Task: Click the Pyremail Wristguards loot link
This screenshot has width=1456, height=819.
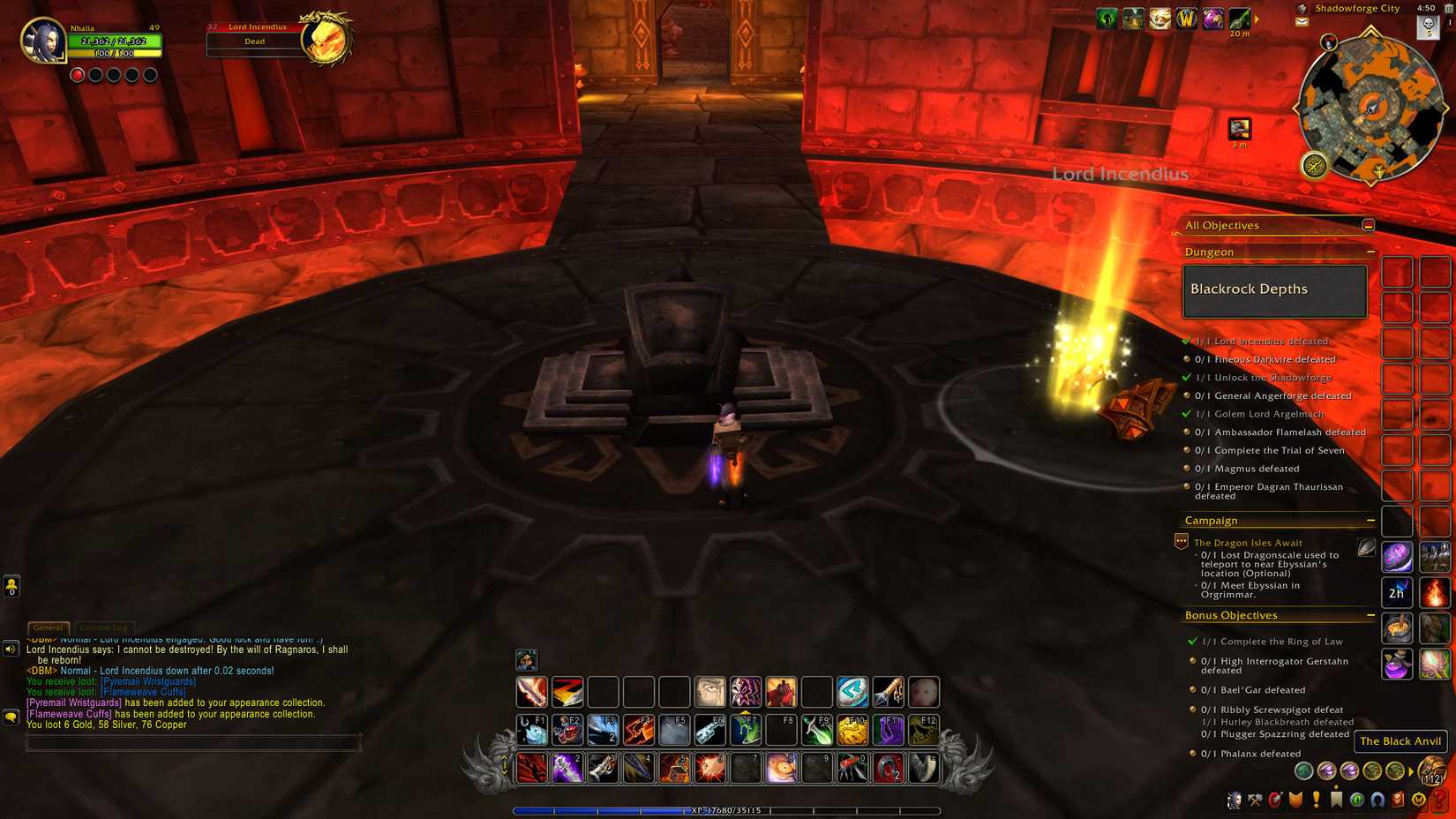Action: pyautogui.click(x=146, y=680)
